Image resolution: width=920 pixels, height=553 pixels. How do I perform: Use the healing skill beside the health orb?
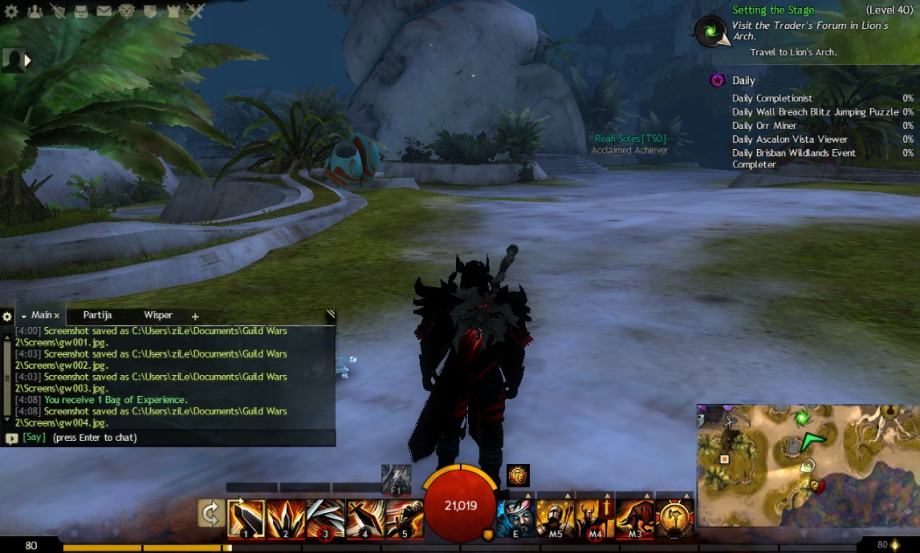click(x=517, y=518)
